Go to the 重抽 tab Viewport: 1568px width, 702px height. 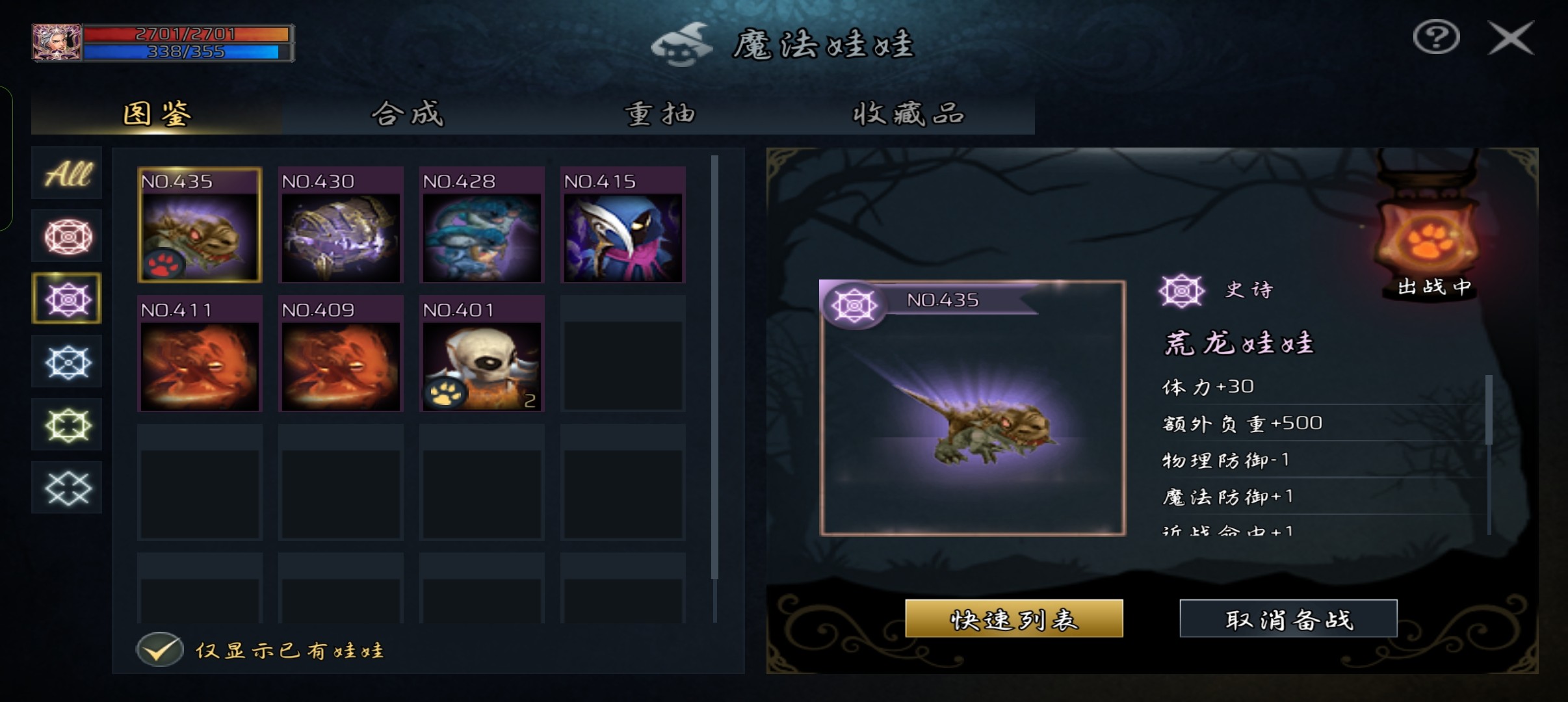pyautogui.click(x=659, y=114)
